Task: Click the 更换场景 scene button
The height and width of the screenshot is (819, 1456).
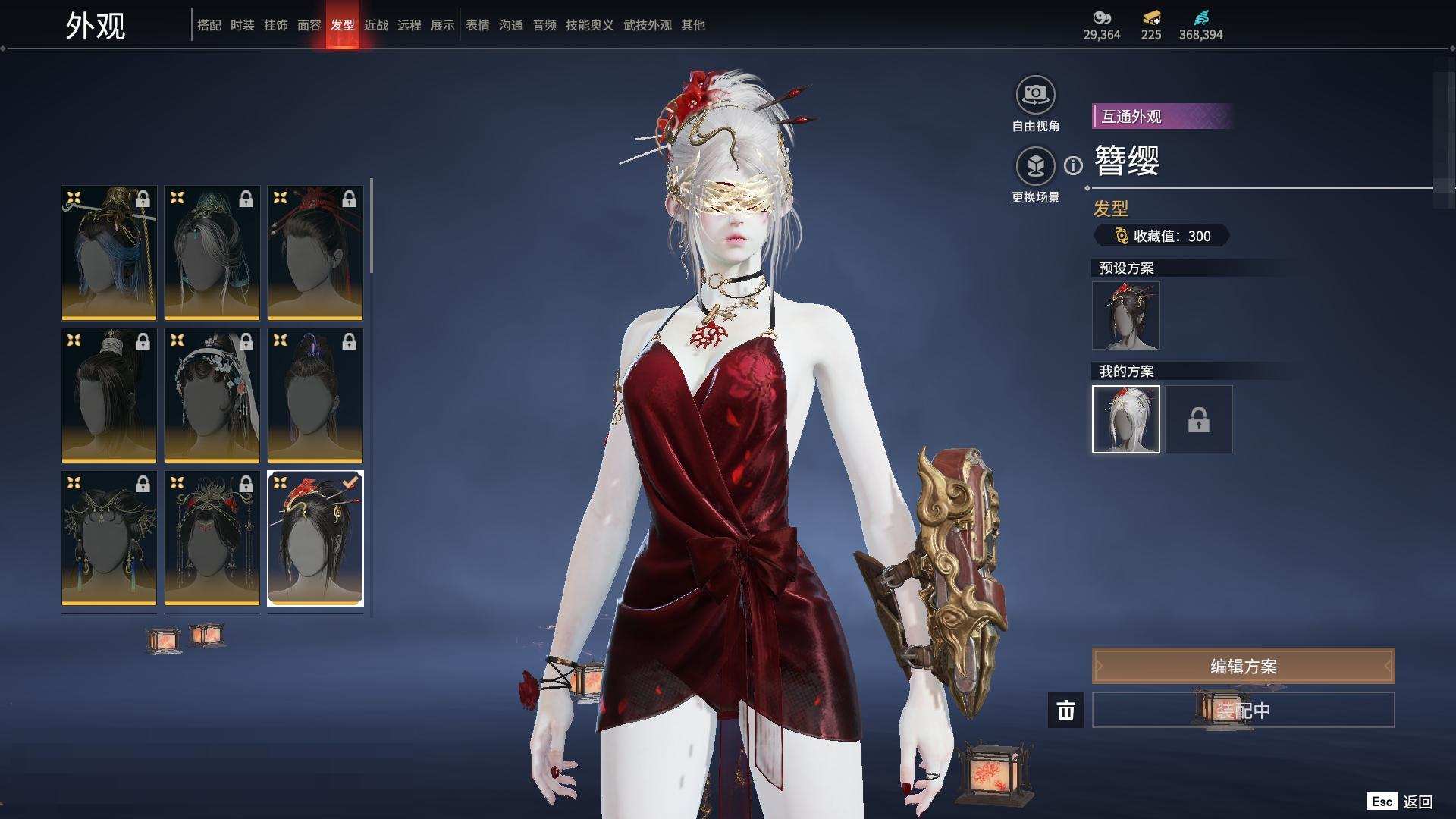Action: pos(1035,166)
